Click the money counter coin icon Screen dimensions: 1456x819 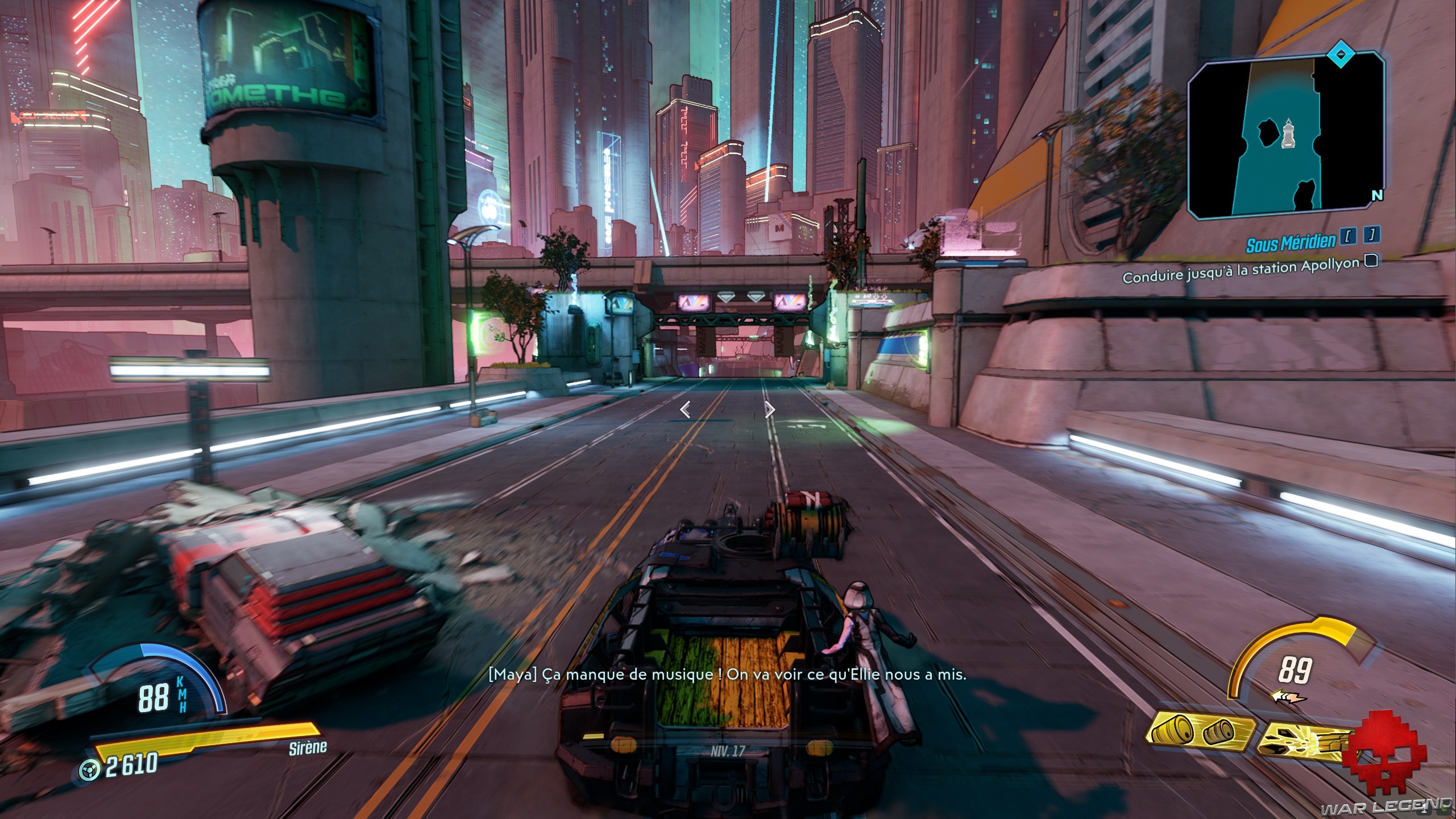(90, 769)
